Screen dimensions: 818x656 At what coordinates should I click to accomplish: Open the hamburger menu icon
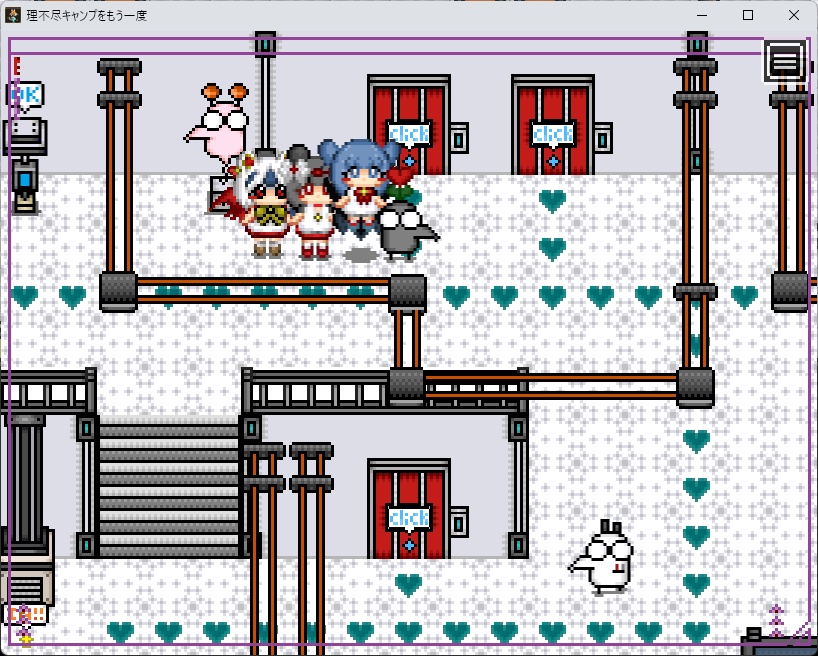785,61
